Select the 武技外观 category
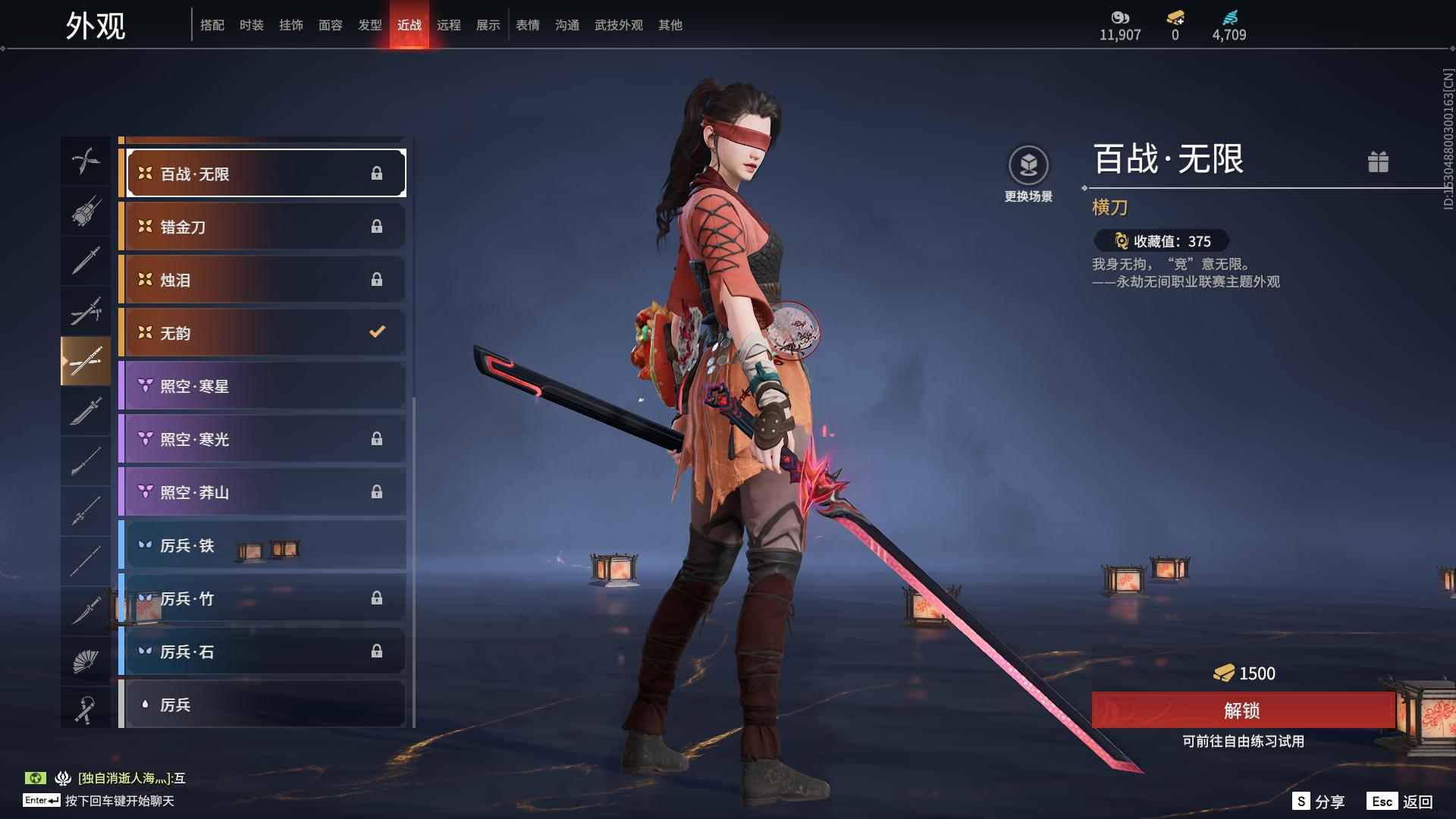 tap(618, 25)
